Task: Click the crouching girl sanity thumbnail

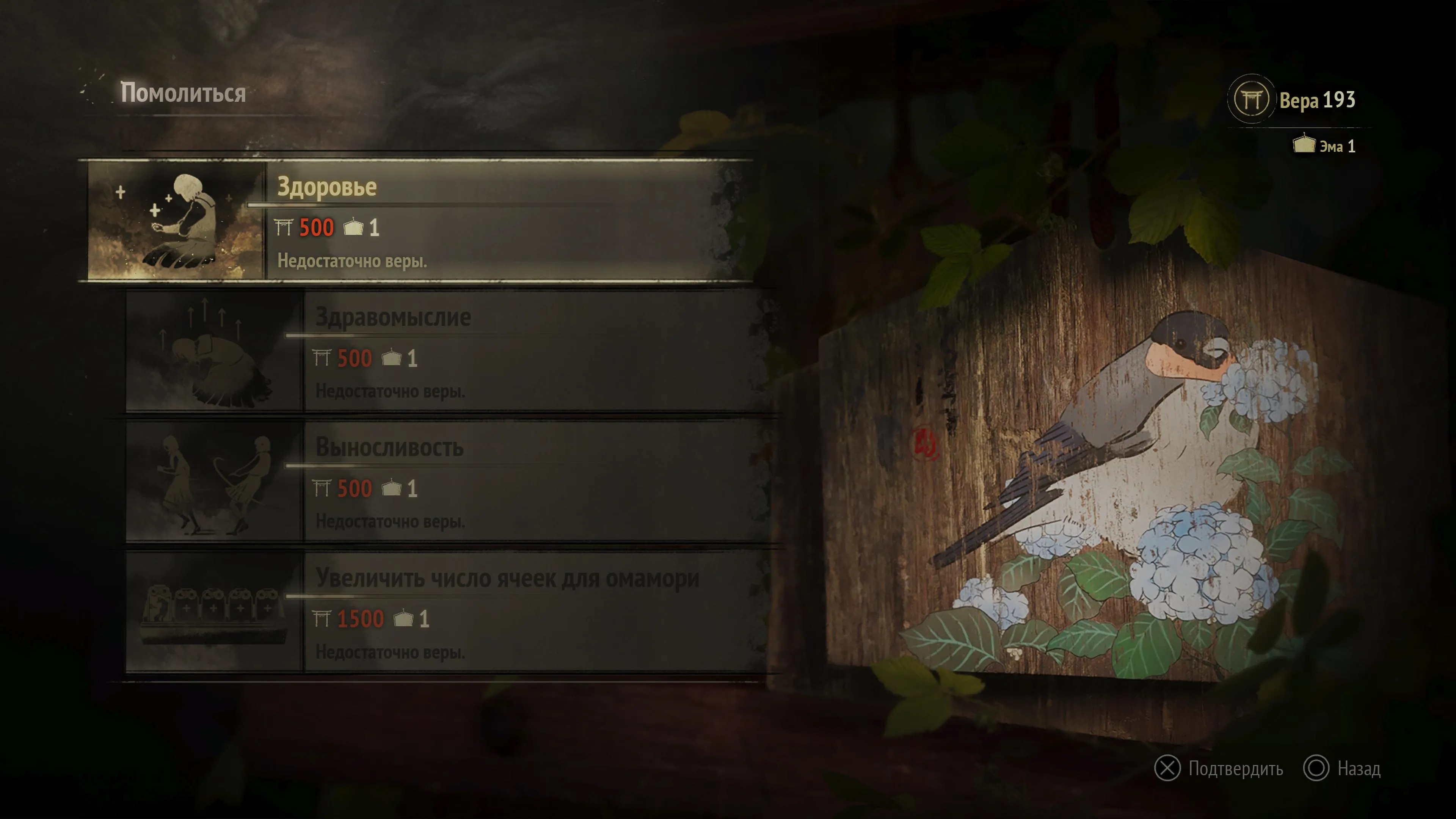Action: coord(213,351)
